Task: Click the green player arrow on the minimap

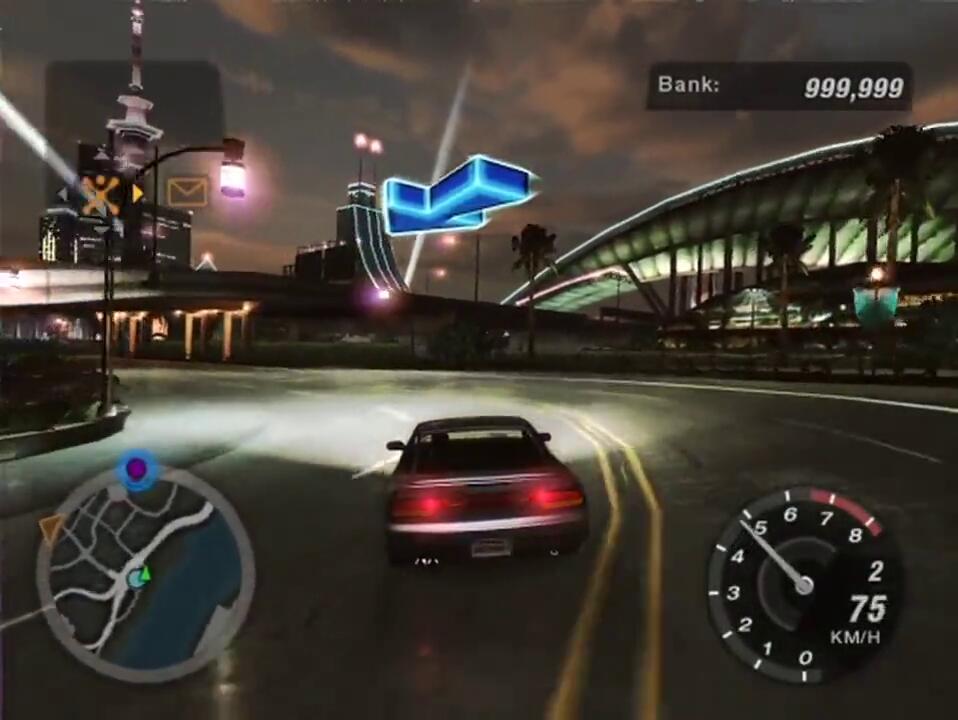Action: (x=145, y=573)
